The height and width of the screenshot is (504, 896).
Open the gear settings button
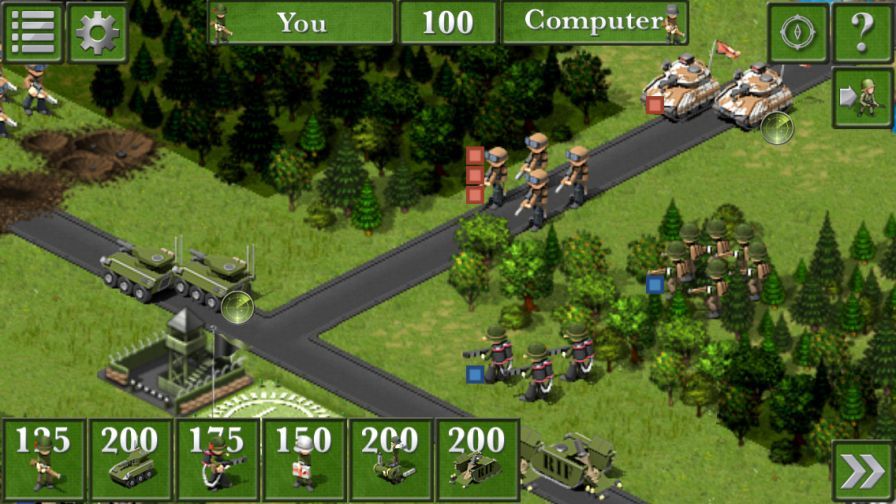tap(97, 32)
